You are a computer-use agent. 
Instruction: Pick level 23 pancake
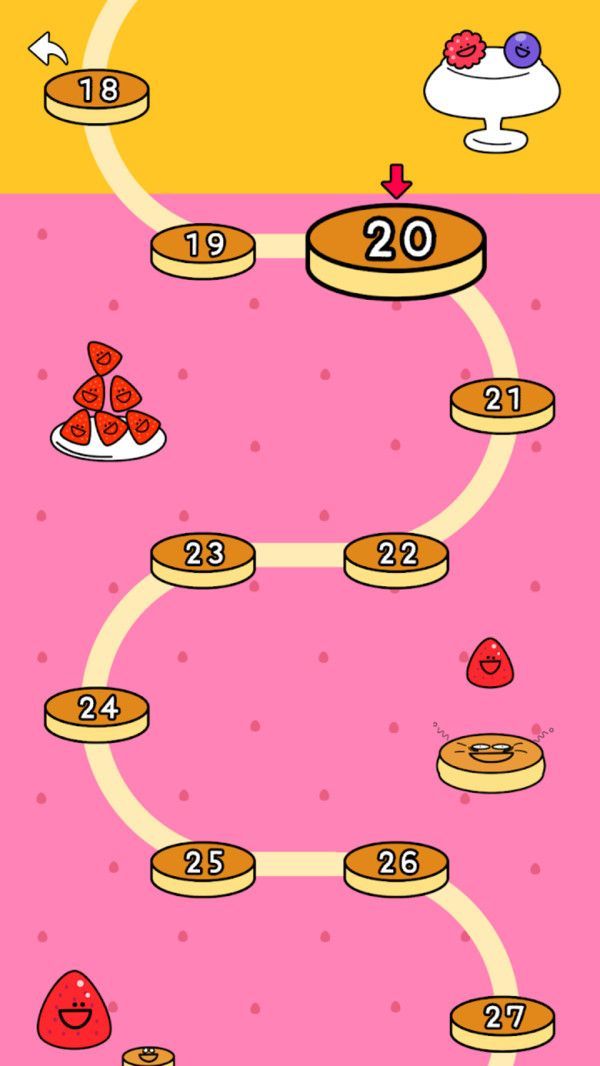coord(203,556)
